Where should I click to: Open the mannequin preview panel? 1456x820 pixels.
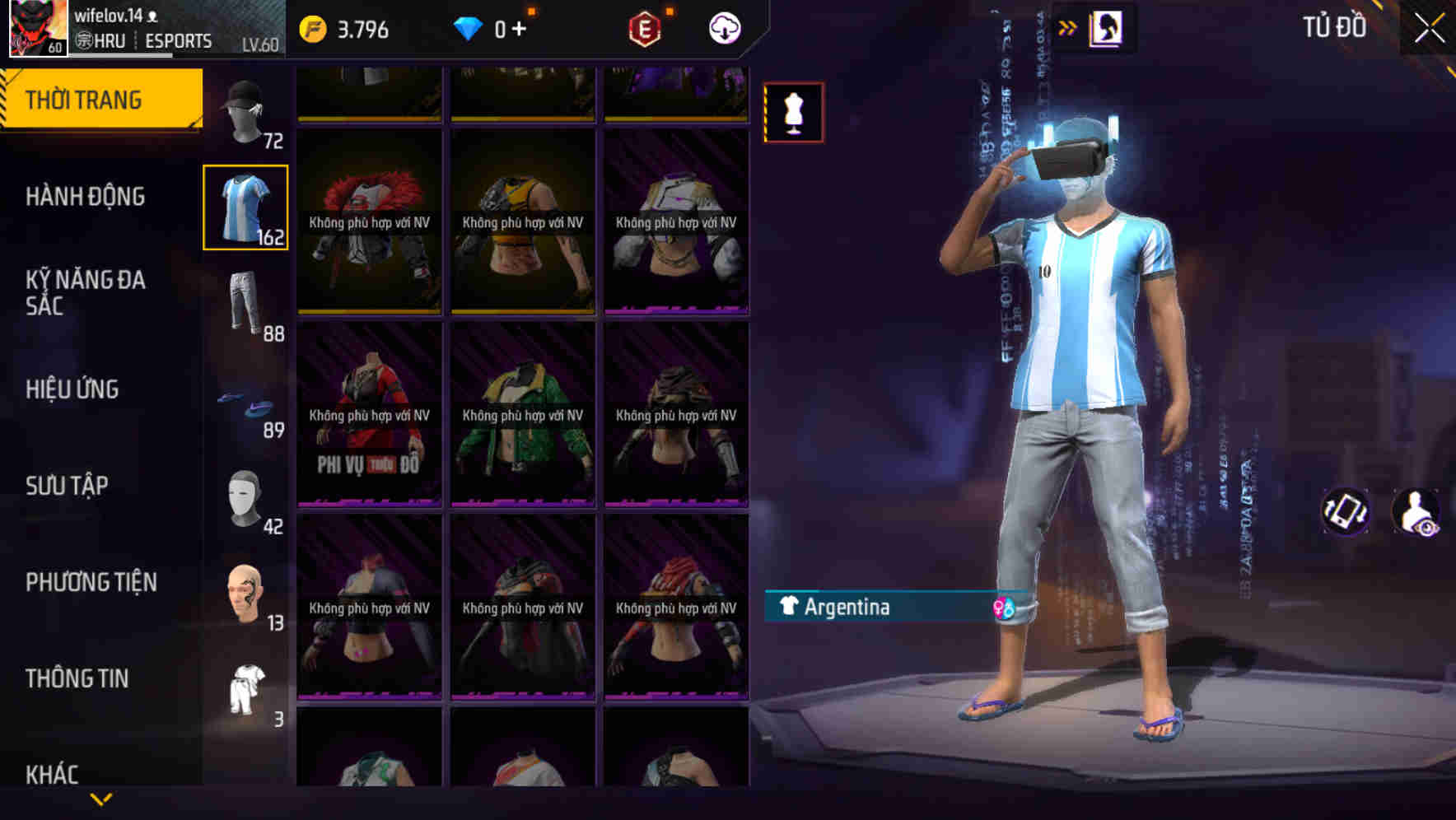click(x=793, y=111)
